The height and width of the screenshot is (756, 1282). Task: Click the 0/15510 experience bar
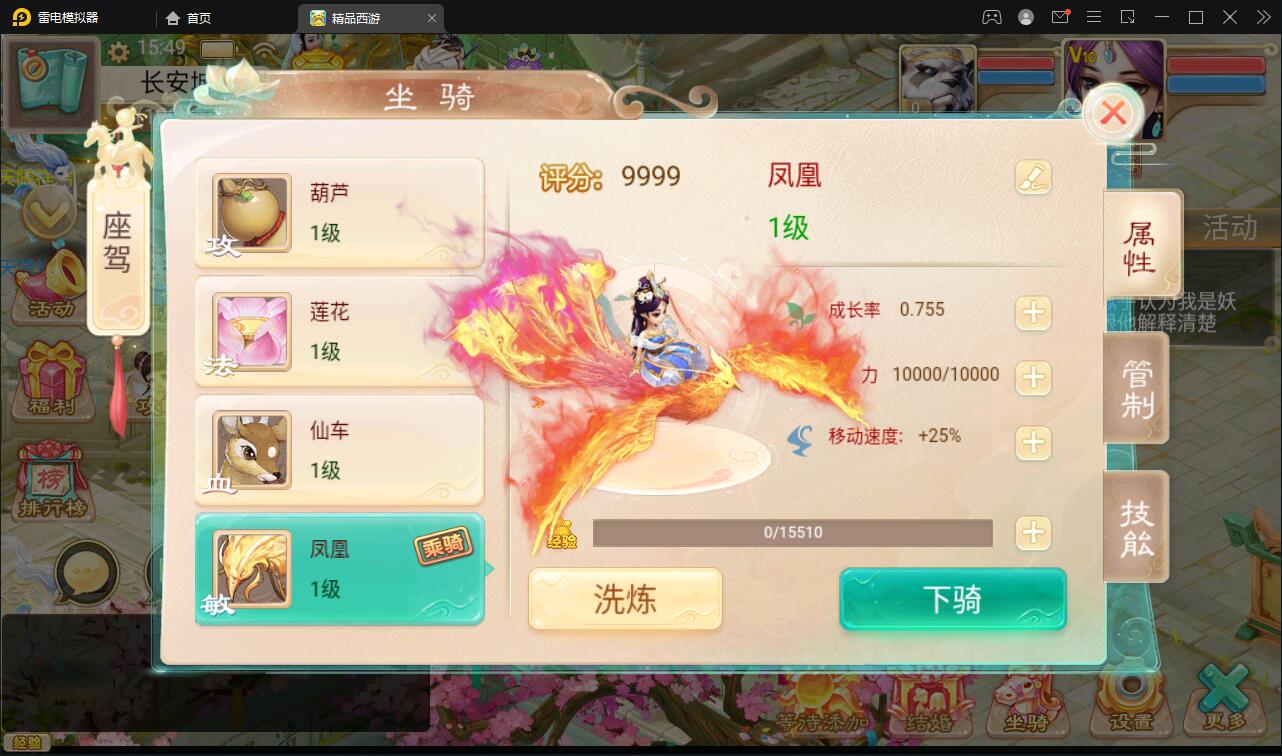(x=793, y=532)
